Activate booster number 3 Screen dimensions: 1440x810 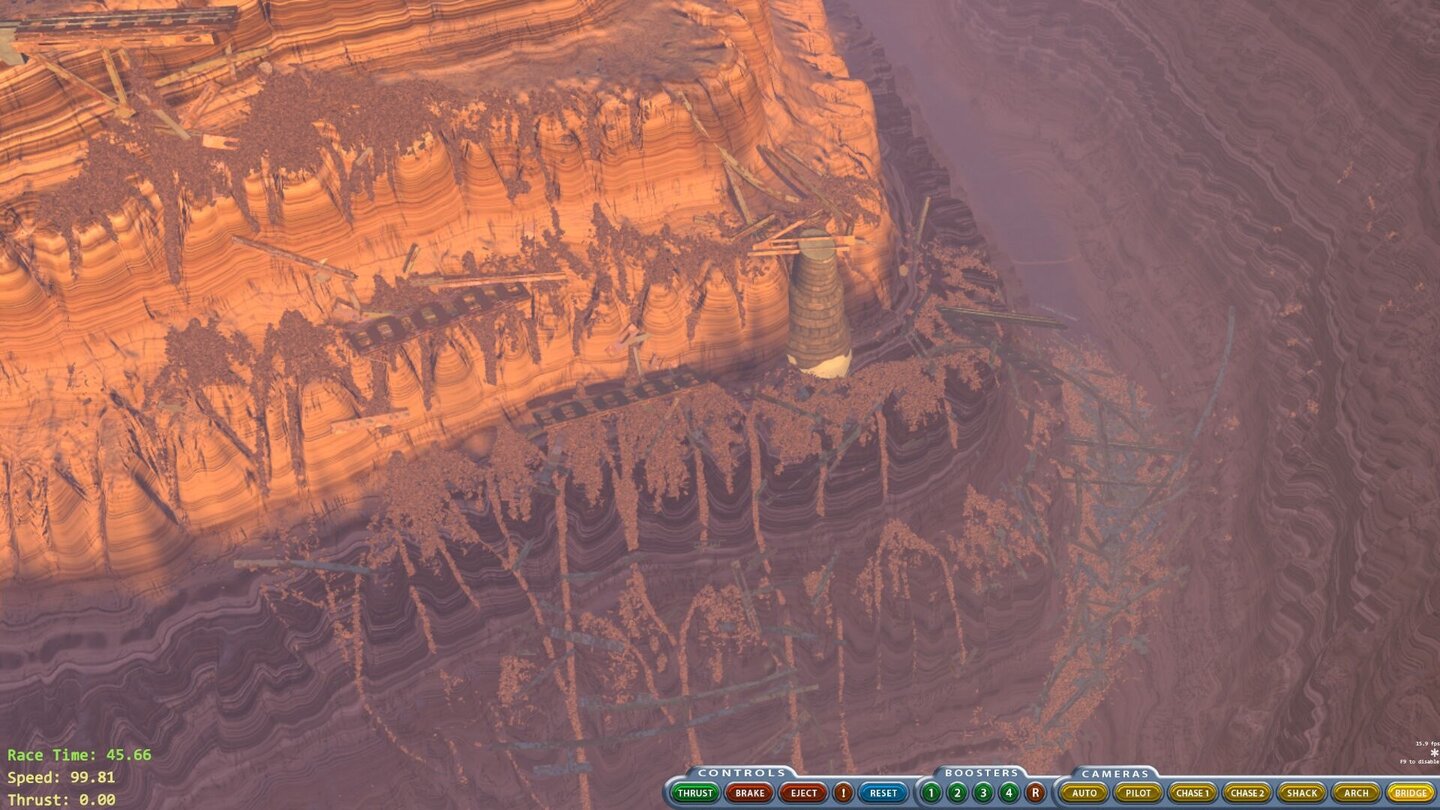point(982,792)
